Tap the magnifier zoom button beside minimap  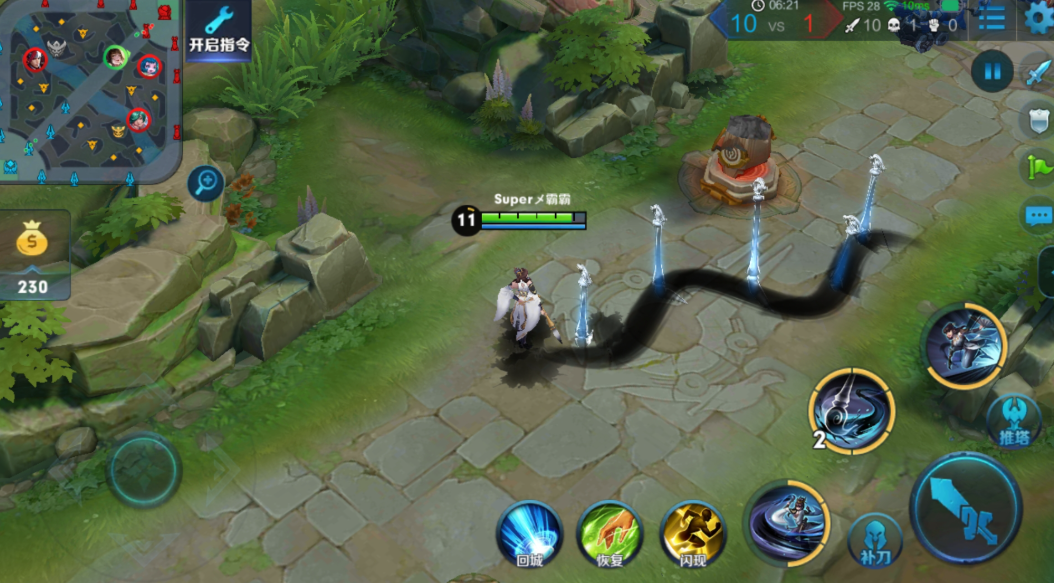coord(206,183)
